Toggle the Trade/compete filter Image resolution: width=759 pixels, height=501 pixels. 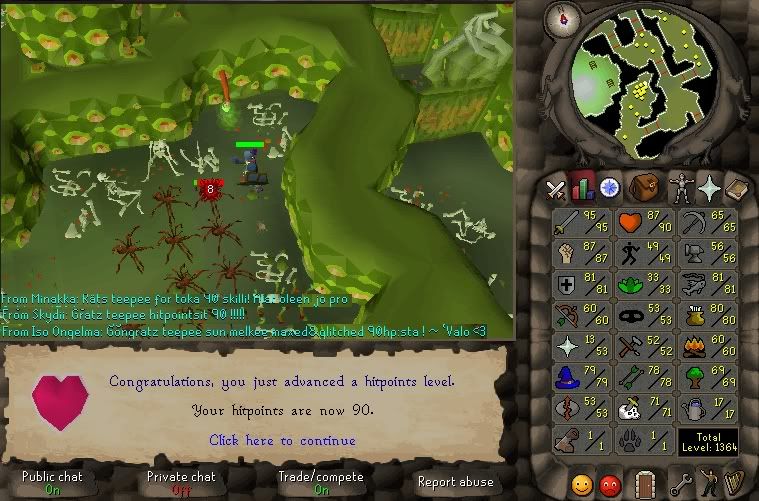(321, 483)
